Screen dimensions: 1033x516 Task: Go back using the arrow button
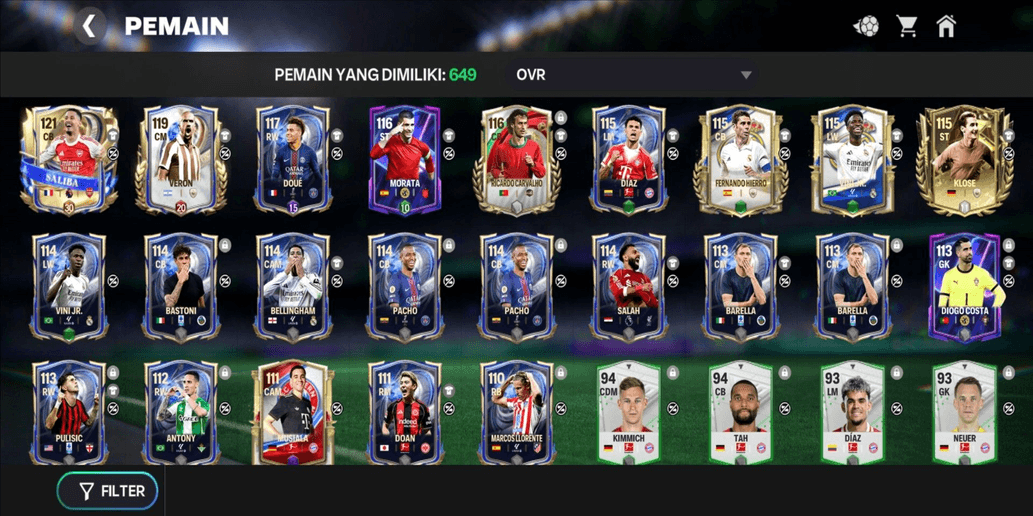coord(89,26)
